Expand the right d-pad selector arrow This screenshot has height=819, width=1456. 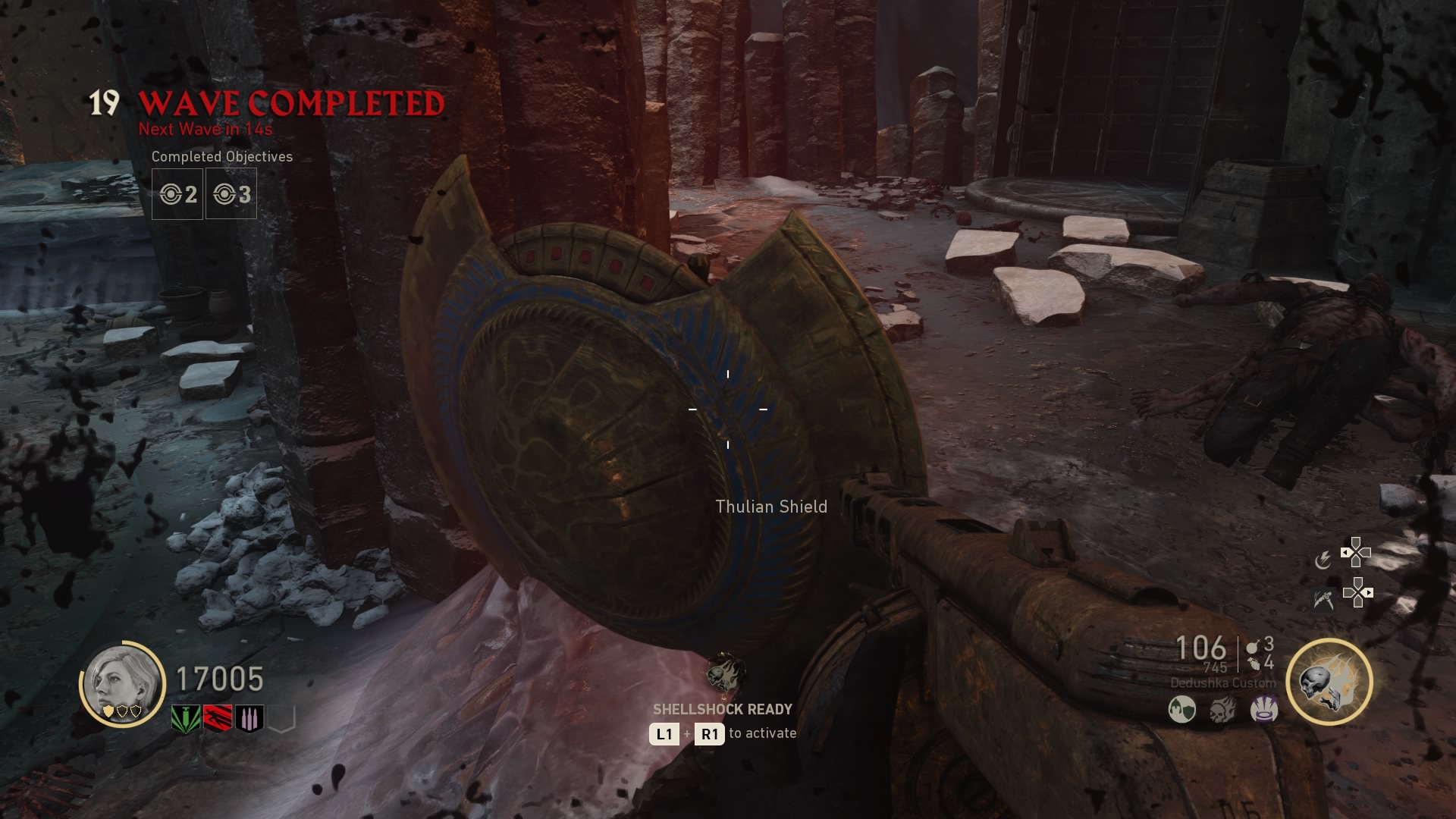click(1369, 594)
